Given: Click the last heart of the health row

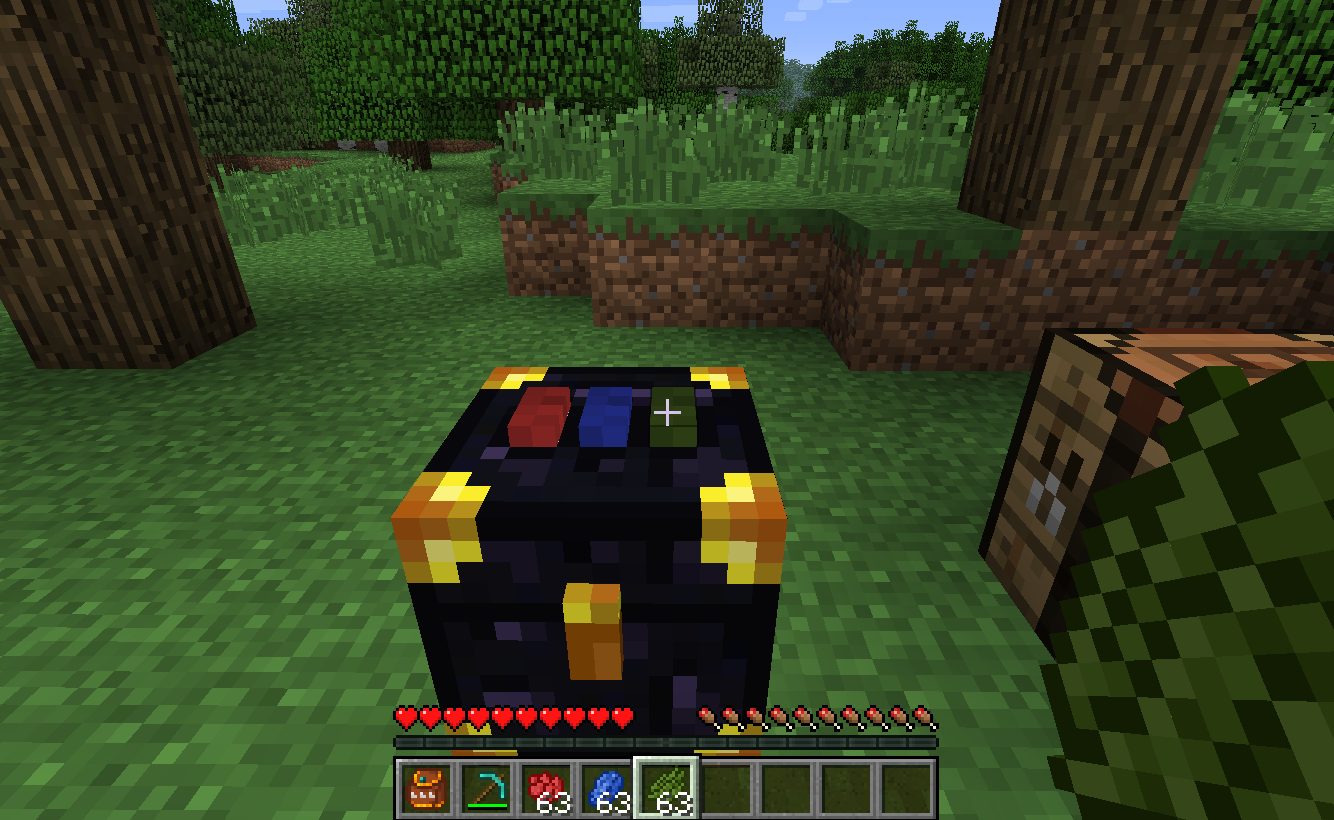Looking at the screenshot, I should point(624,716).
